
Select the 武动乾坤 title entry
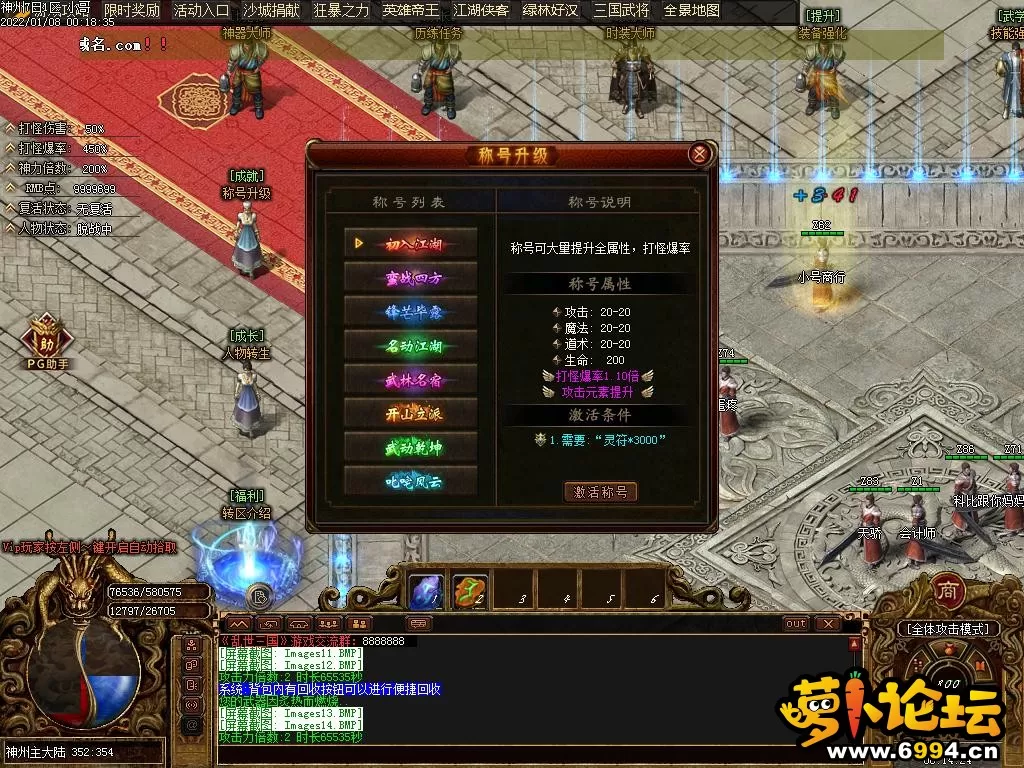coord(411,447)
